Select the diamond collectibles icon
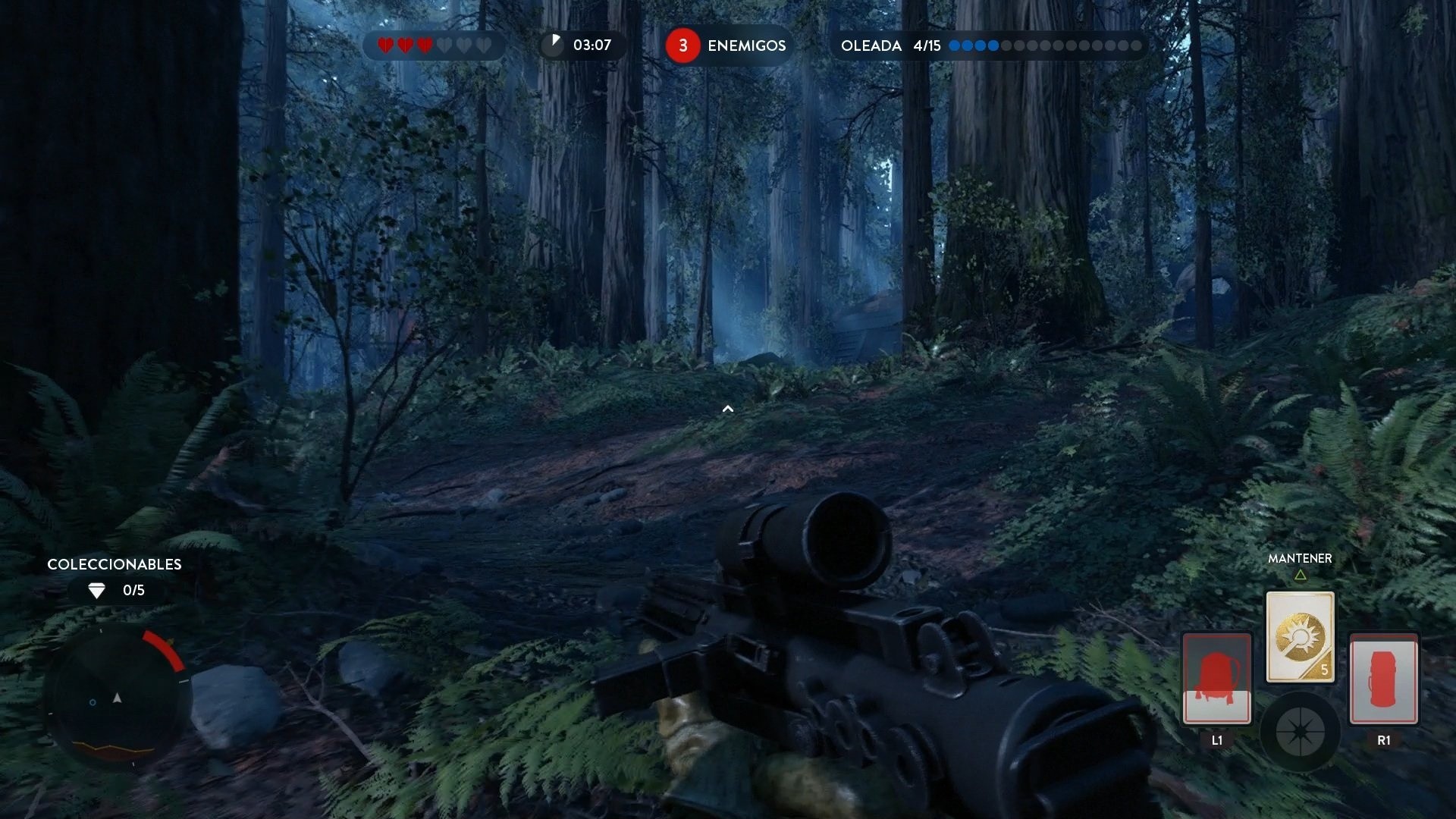This screenshot has width=1456, height=819. point(96,590)
